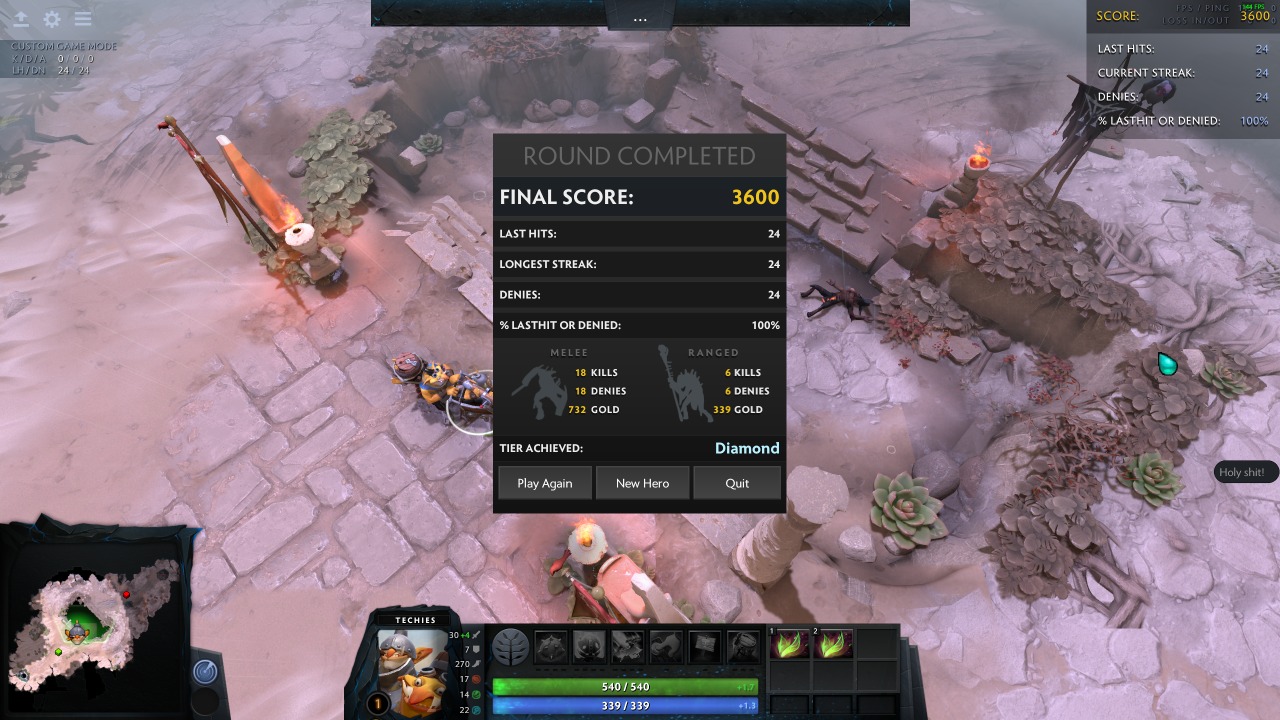Activate the Blast Off ability icon
The height and width of the screenshot is (720, 1280).
point(628,647)
